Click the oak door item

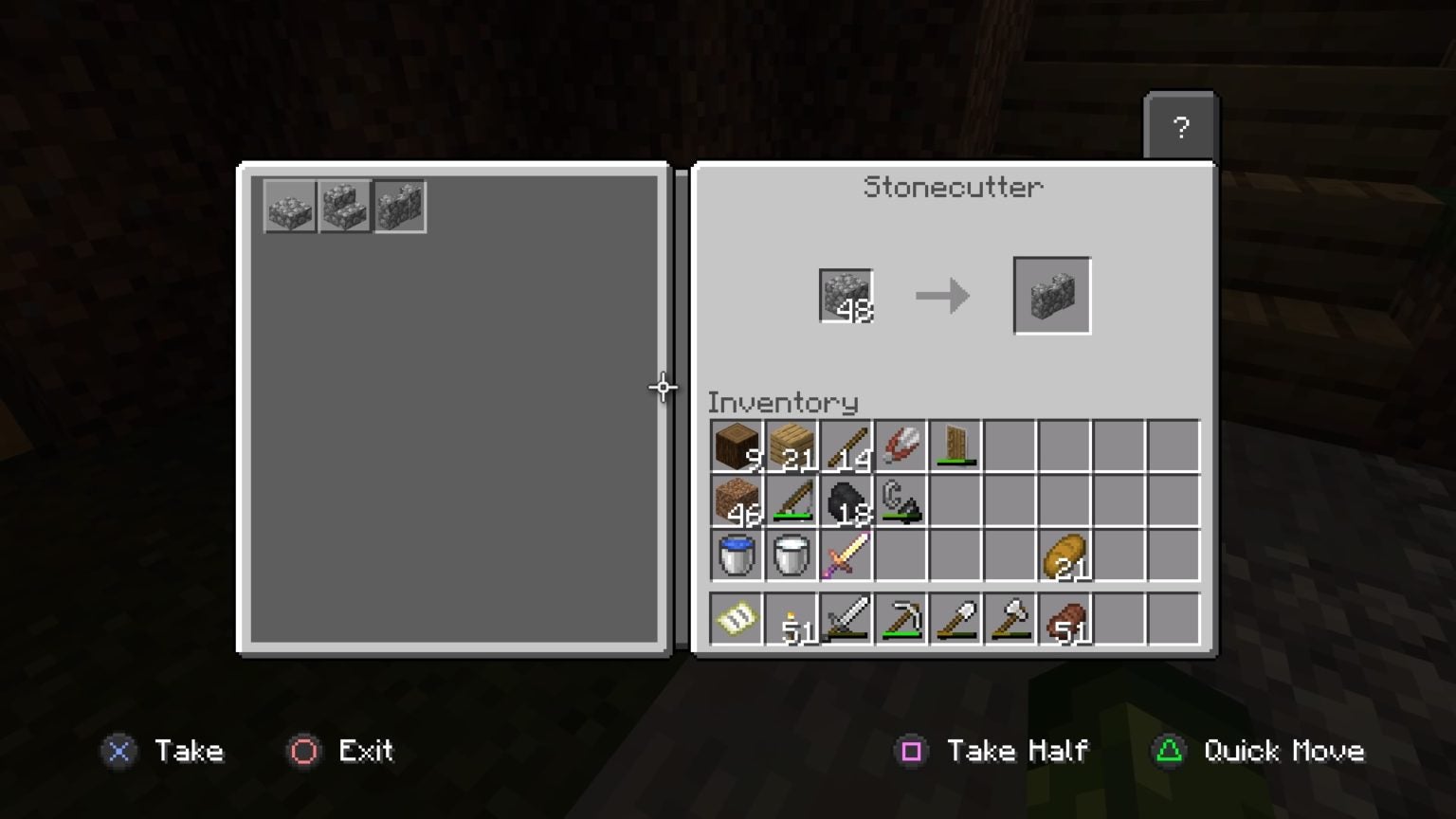(955, 446)
